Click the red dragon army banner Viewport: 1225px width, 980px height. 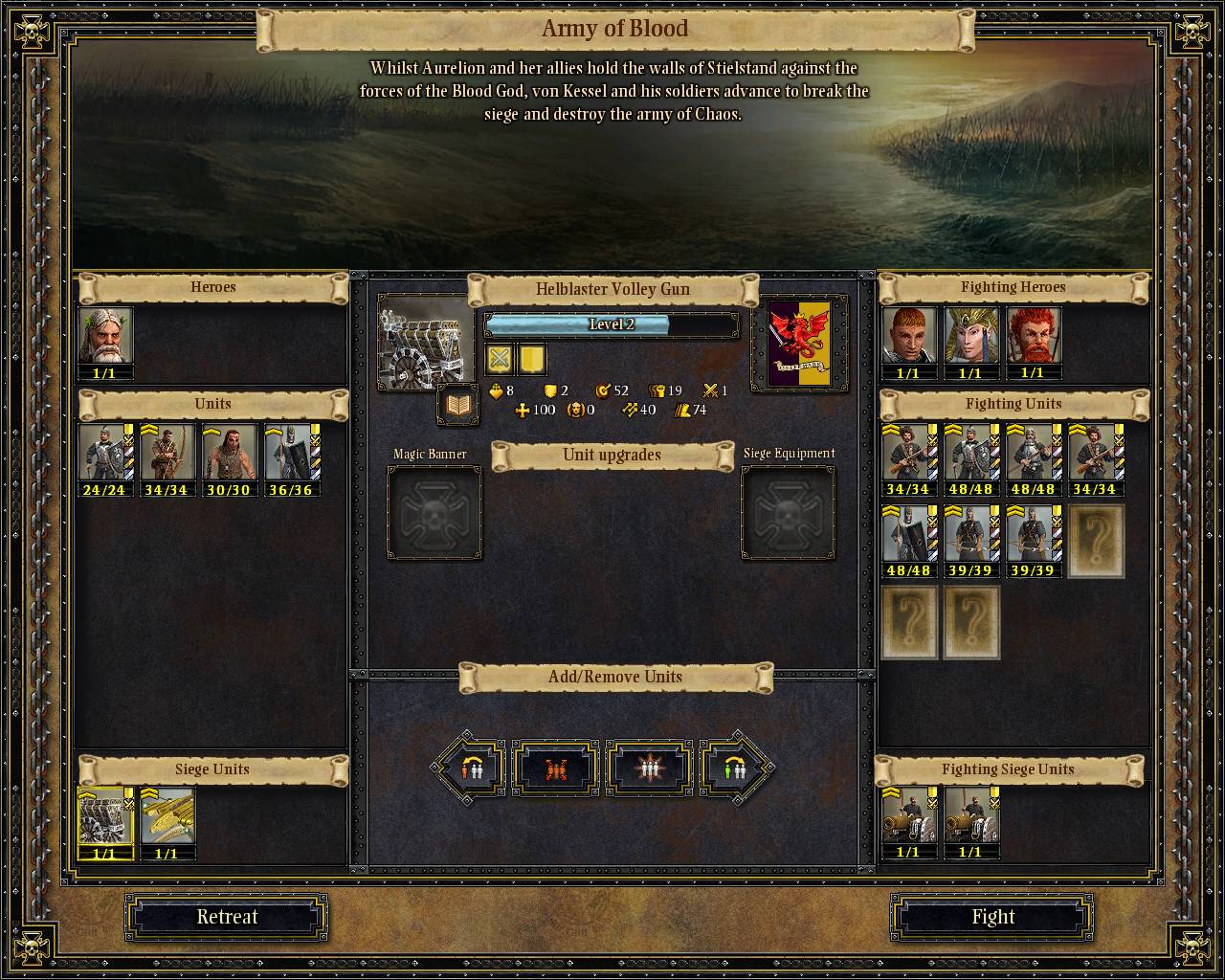click(x=799, y=343)
